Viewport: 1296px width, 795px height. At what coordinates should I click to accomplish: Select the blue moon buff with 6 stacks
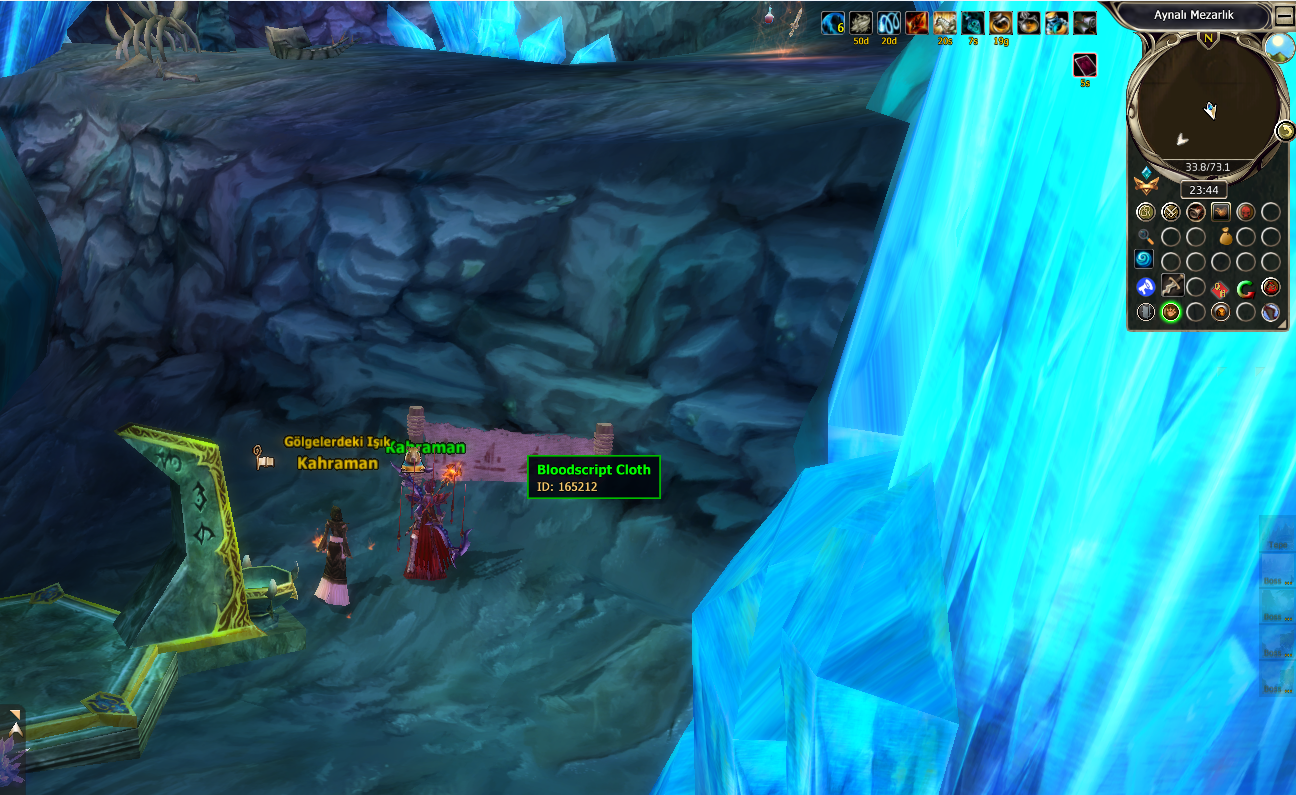tap(833, 23)
